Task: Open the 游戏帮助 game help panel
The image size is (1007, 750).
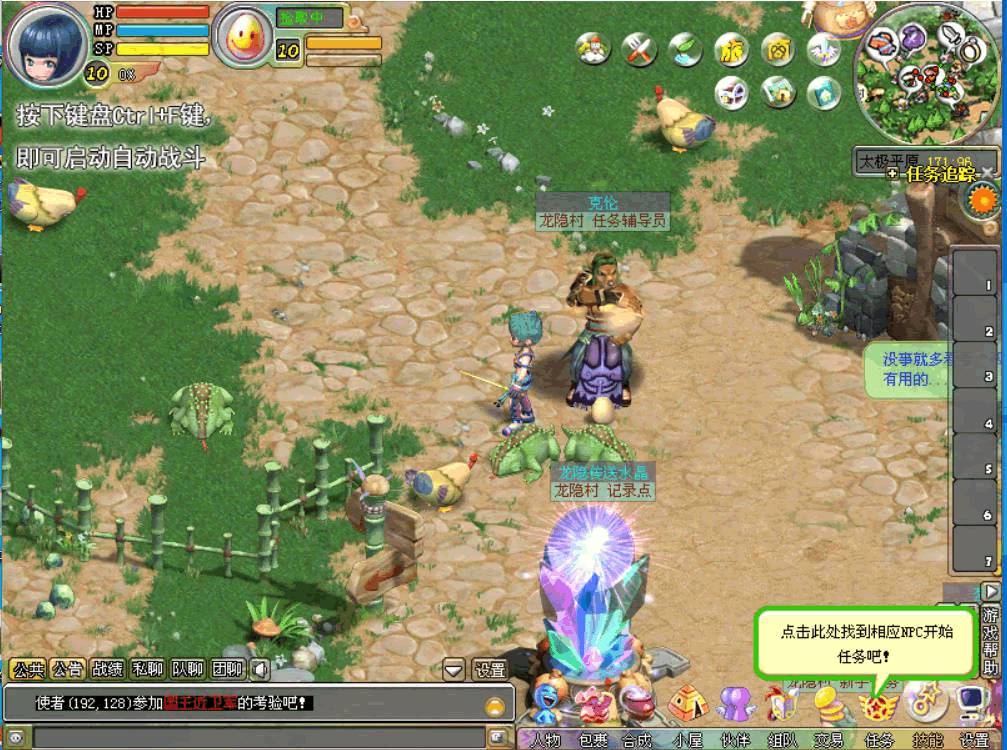Action: pyautogui.click(x=990, y=640)
